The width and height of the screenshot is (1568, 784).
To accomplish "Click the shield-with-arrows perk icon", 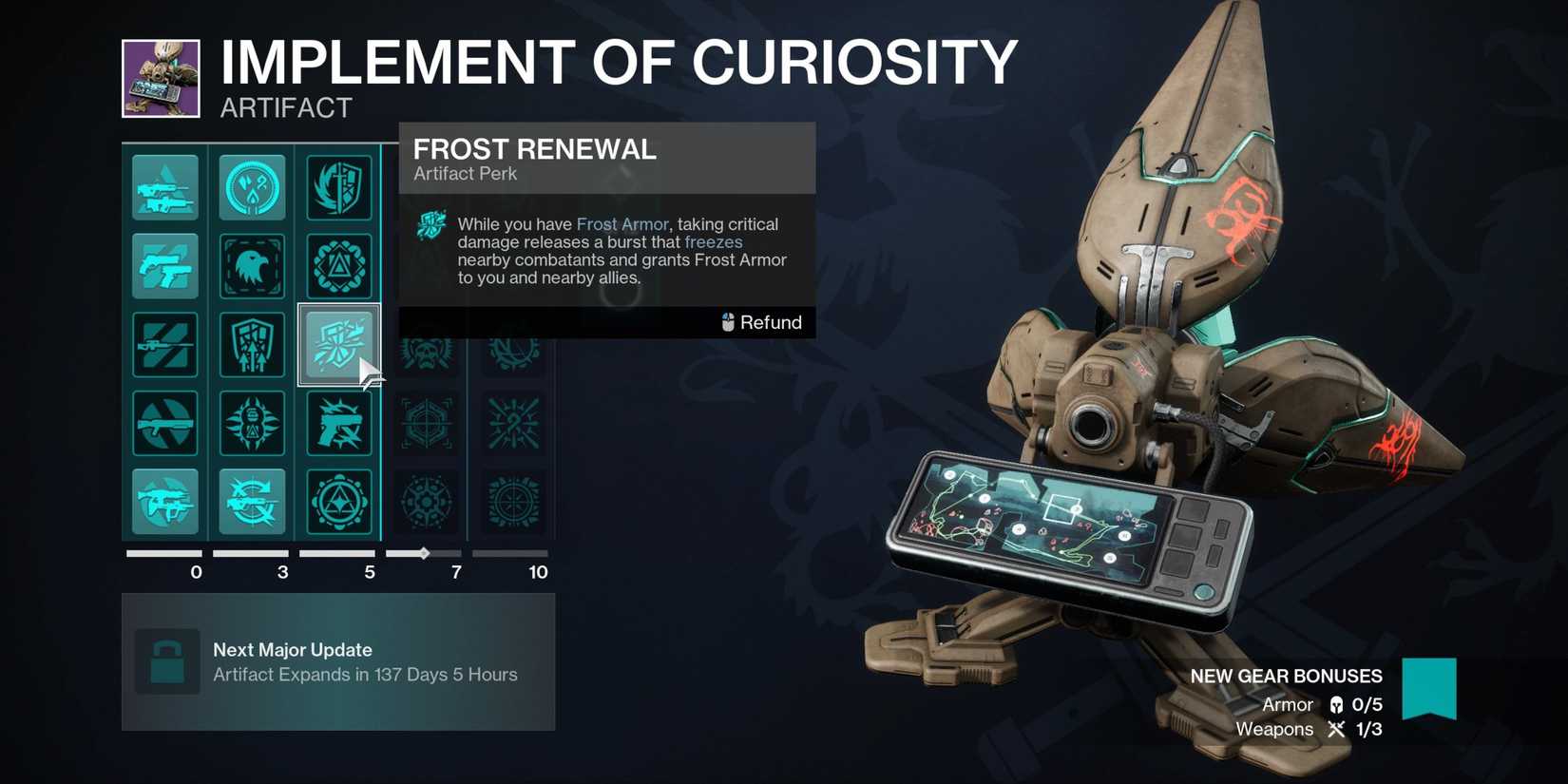I will coord(252,345).
